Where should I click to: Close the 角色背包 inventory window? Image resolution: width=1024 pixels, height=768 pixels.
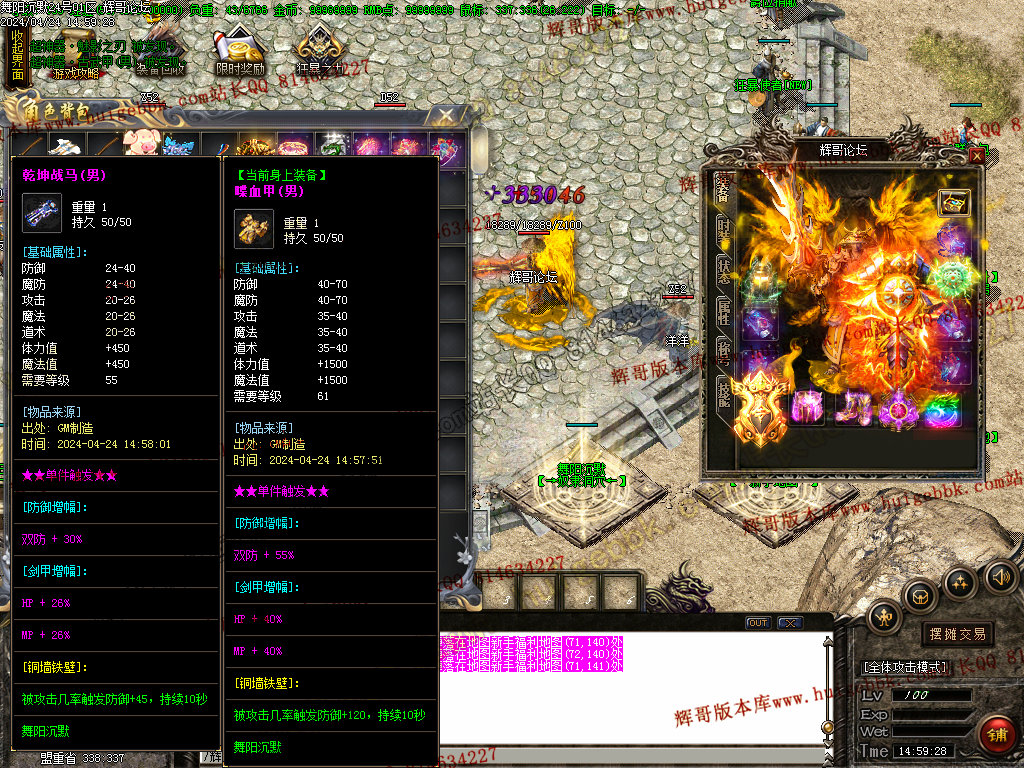point(447,115)
